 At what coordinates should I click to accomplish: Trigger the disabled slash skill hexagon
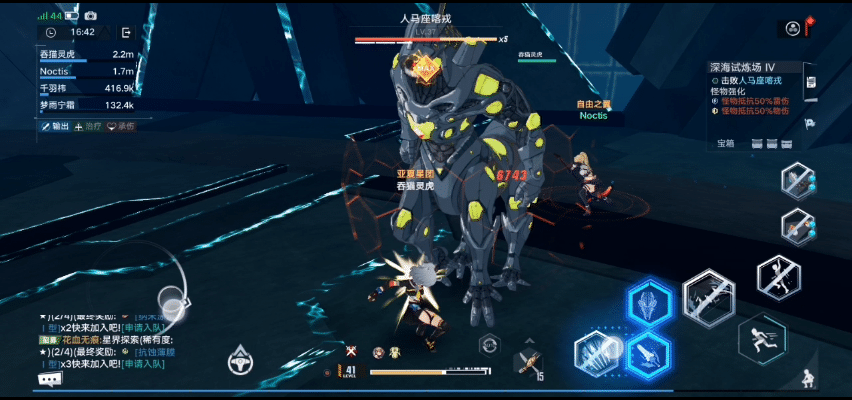click(709, 298)
